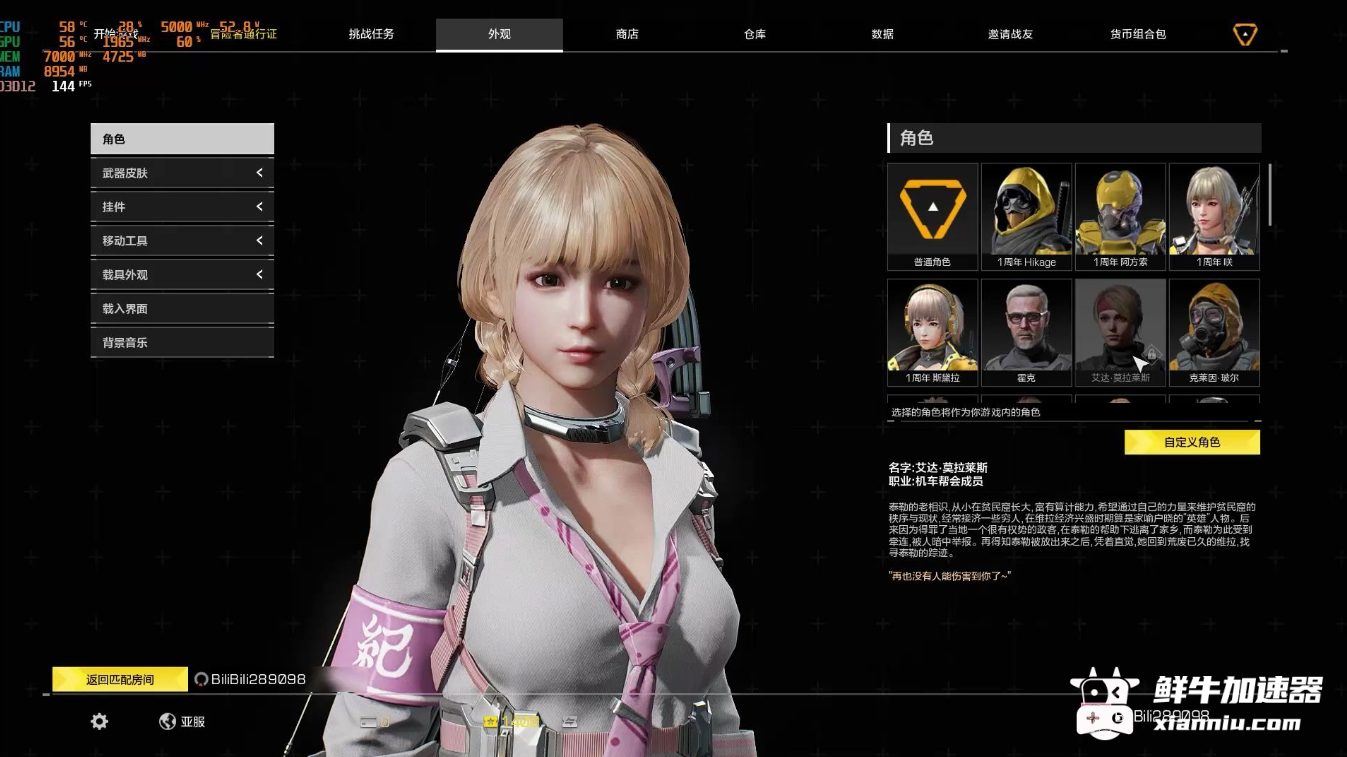The image size is (1347, 757).
Task: Open the 载入界面 menu entry
Action: pos(182,309)
